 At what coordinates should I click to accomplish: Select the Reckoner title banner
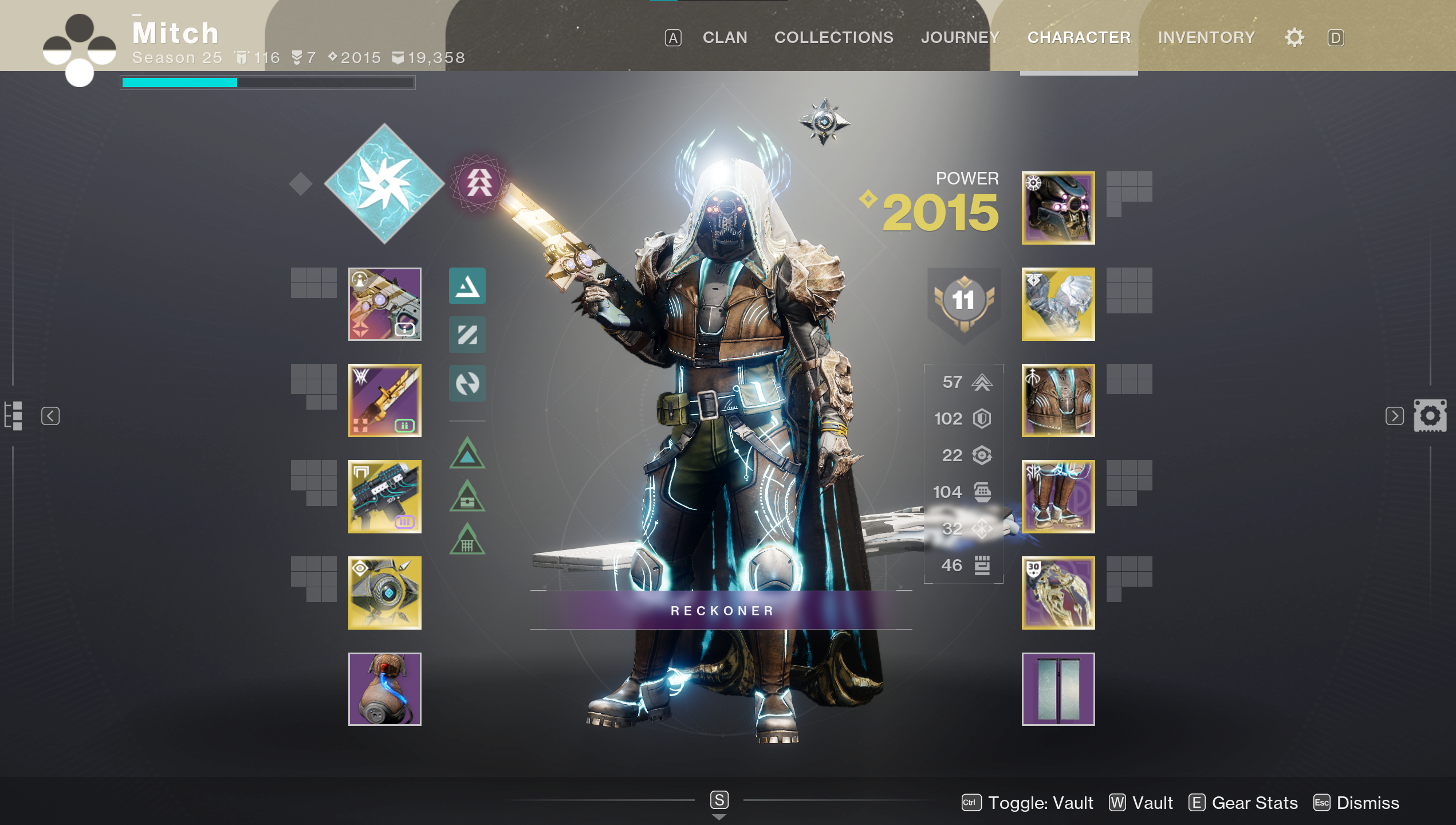721,611
